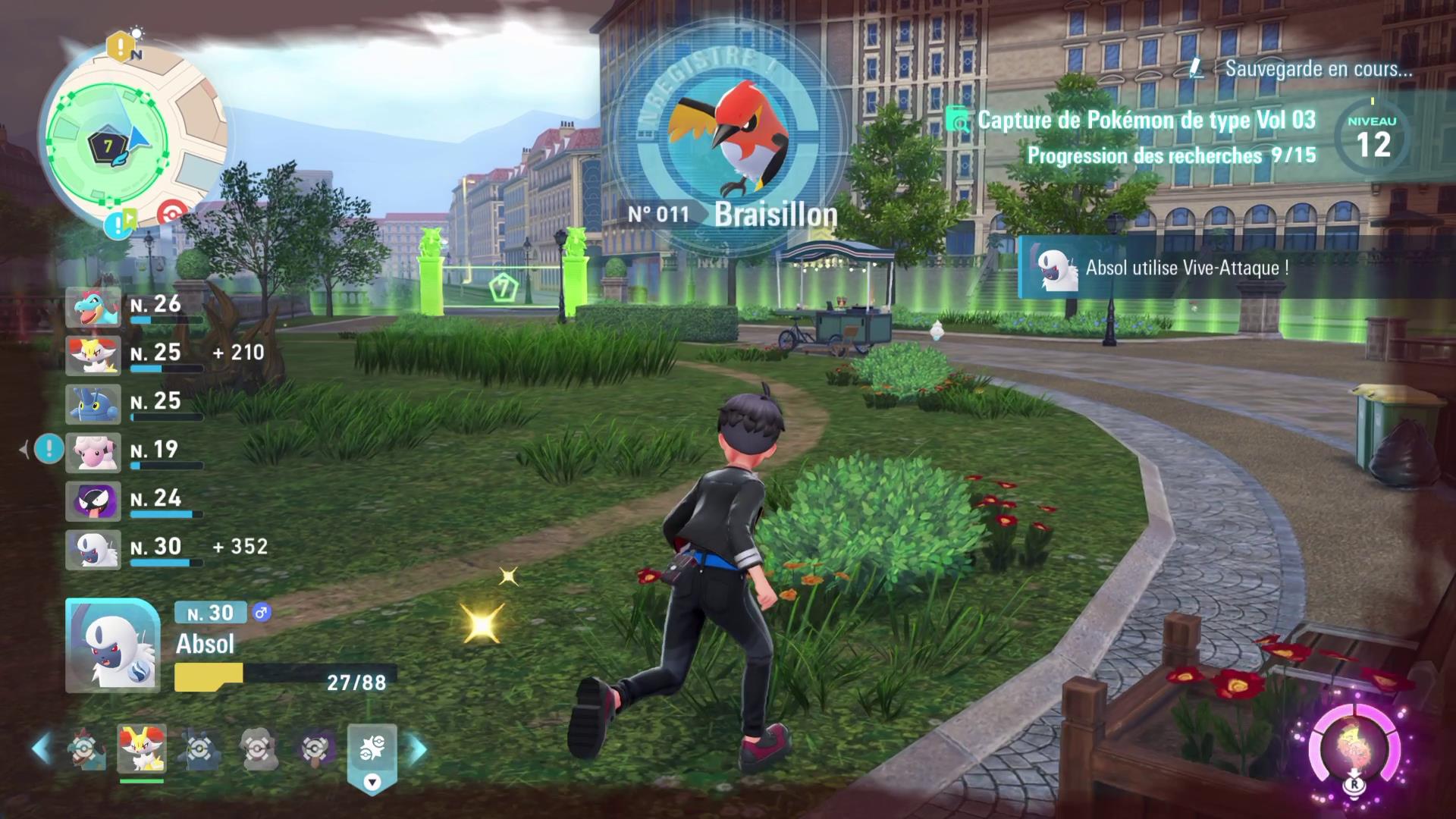Select Gastly in the party list

[x=93, y=501]
